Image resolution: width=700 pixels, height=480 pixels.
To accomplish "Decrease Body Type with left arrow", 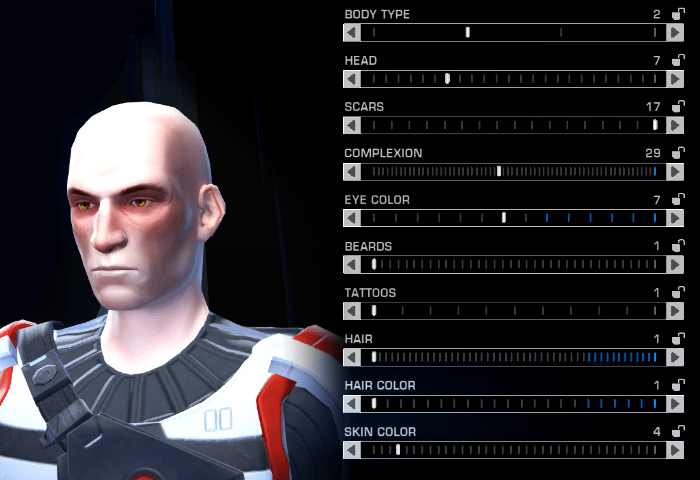I will [x=351, y=32].
